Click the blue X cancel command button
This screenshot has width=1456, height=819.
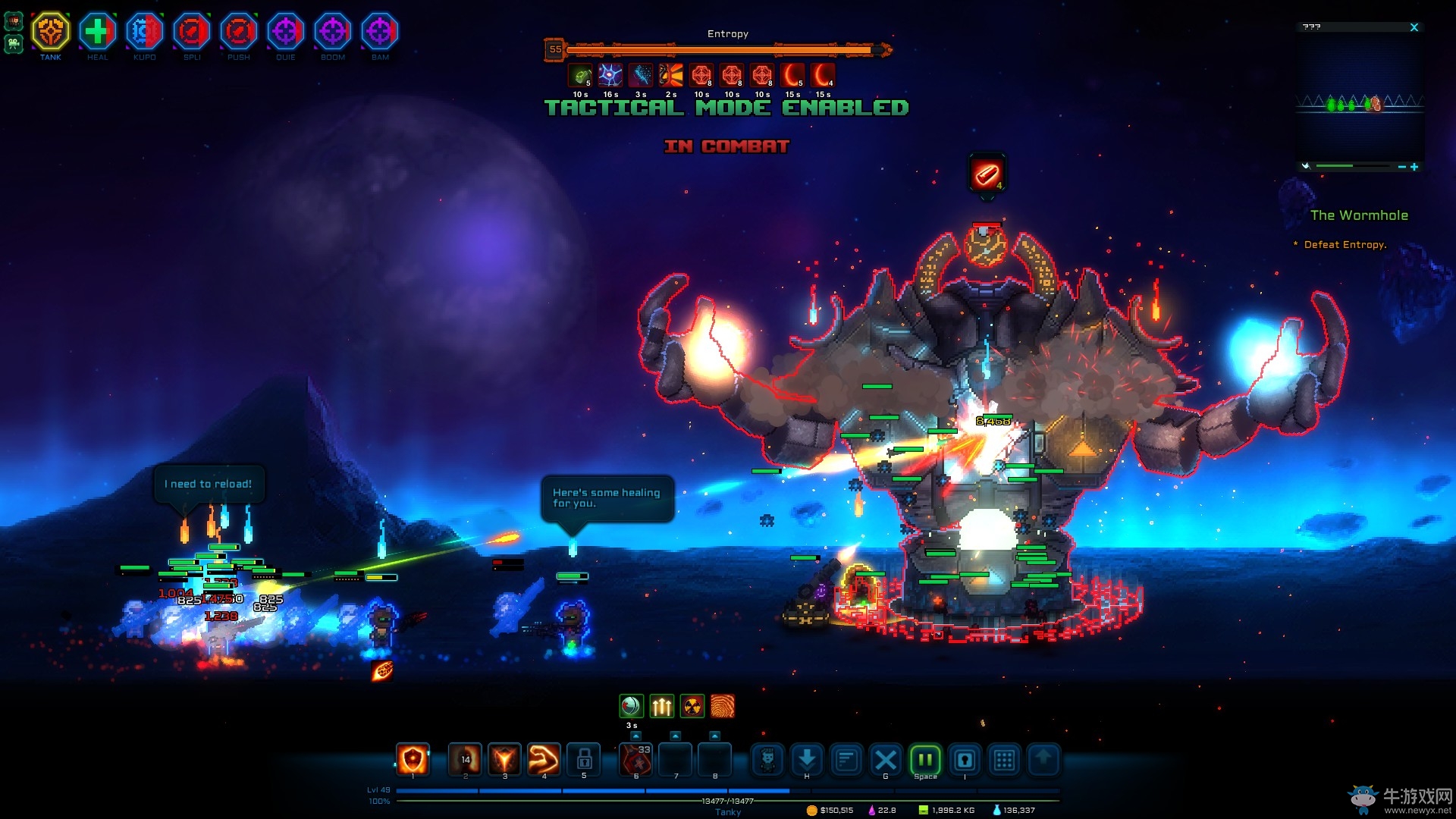pos(885,759)
